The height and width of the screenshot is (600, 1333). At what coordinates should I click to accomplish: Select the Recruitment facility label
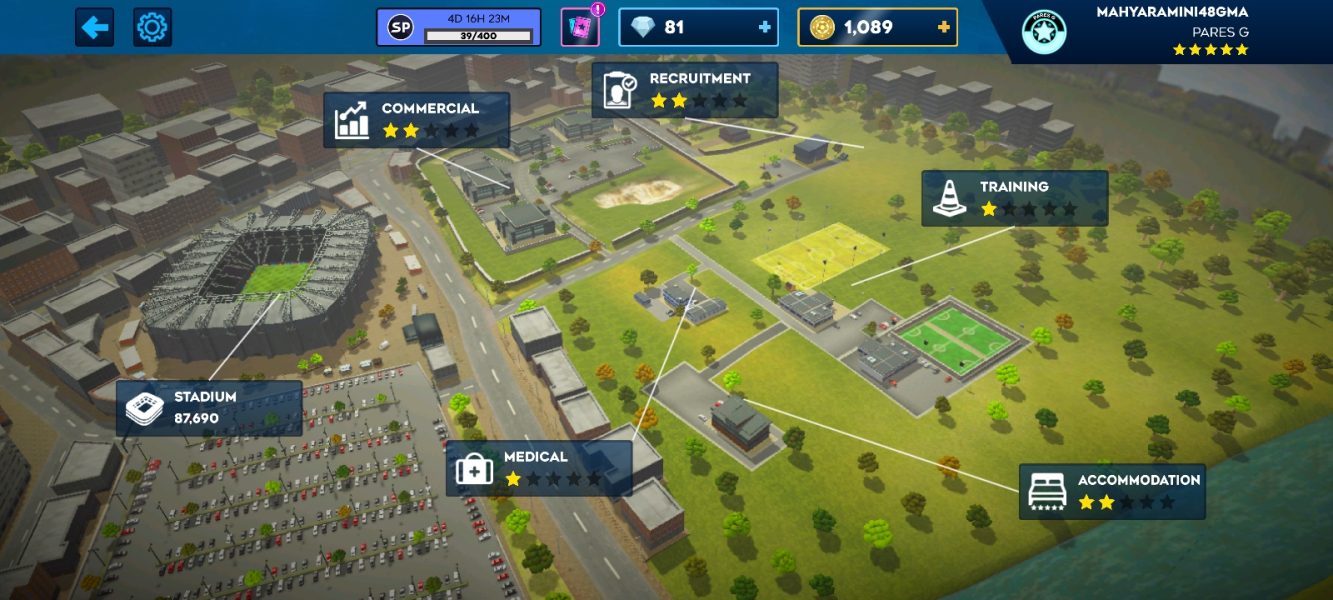pos(684,90)
